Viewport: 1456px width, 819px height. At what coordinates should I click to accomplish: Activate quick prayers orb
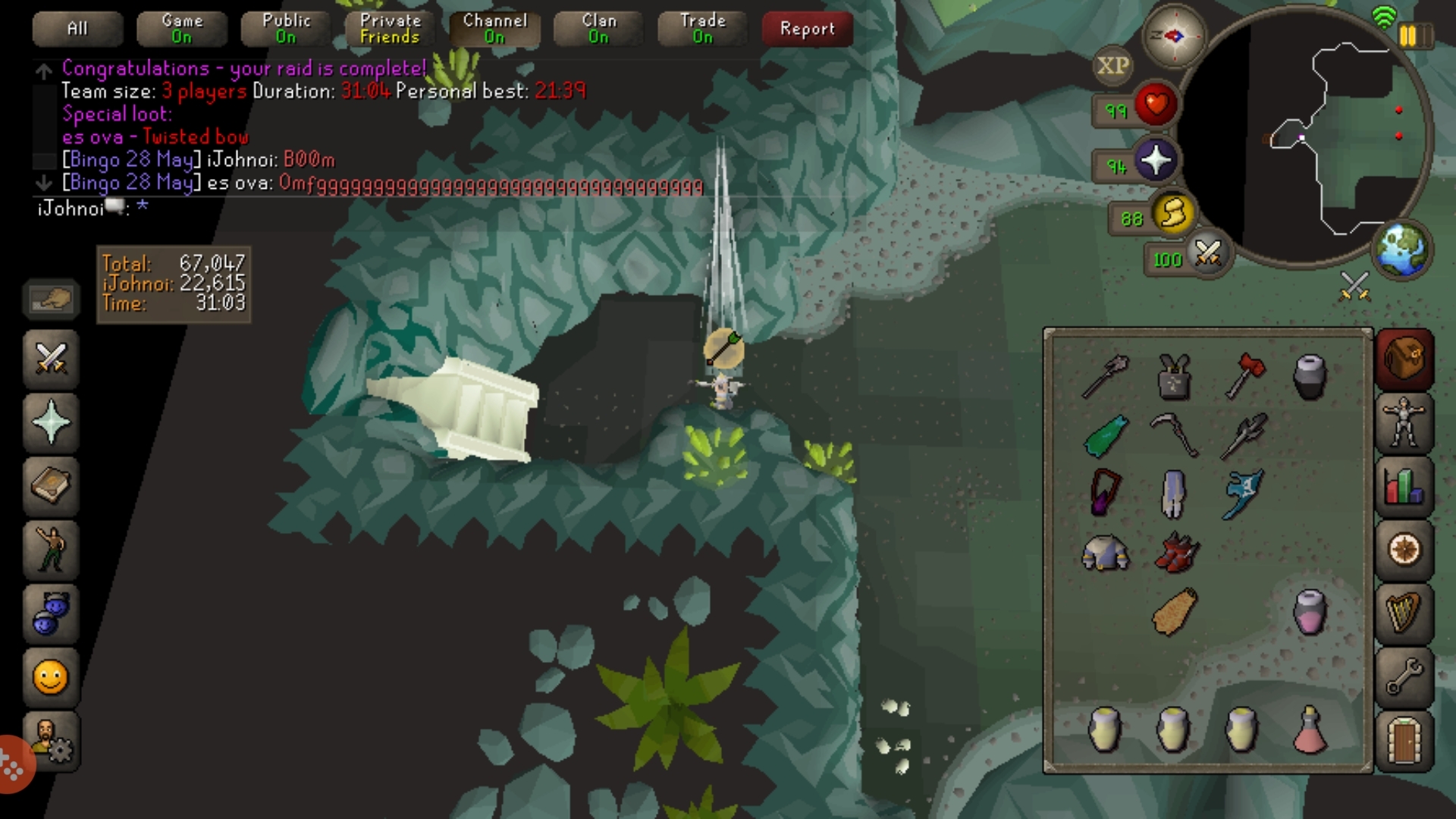[x=1155, y=161]
